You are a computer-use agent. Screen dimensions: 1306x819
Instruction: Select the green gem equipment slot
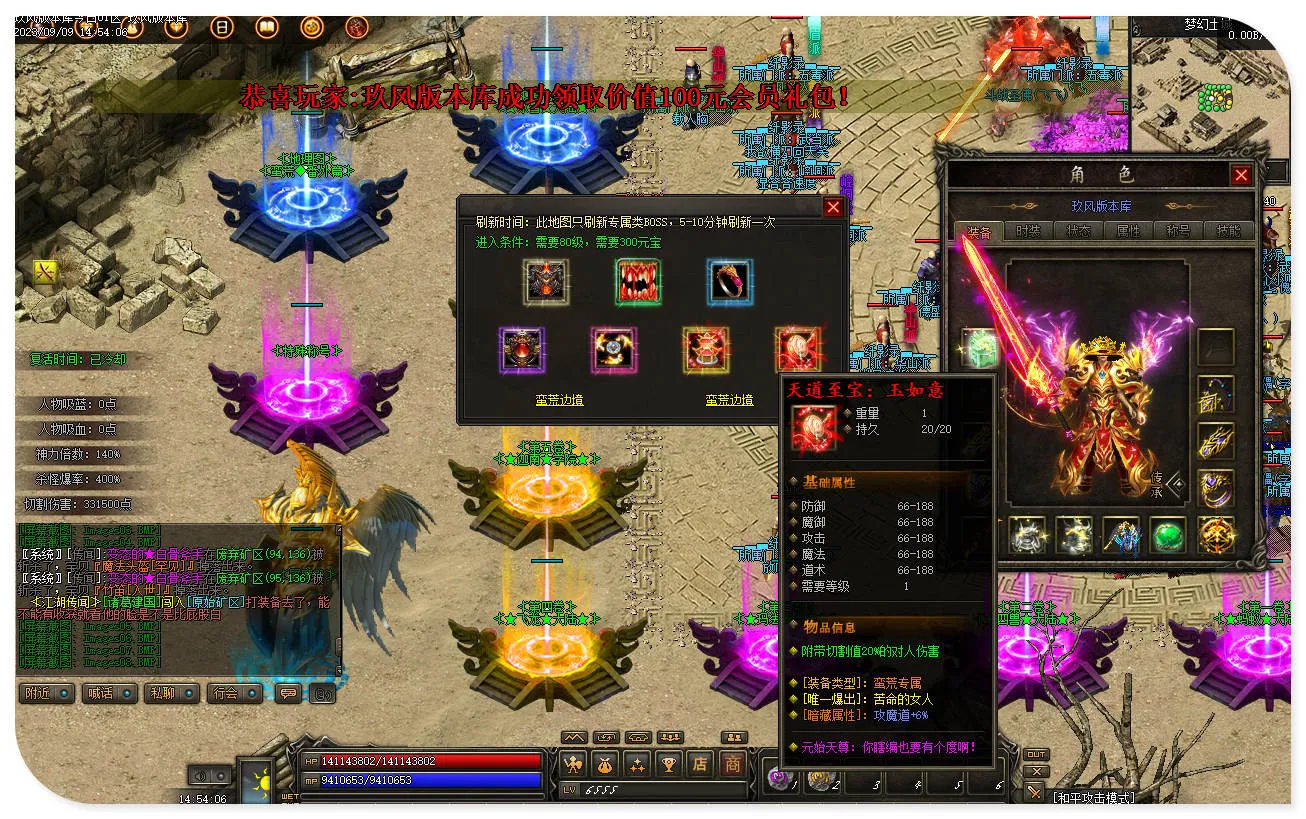pos(1167,536)
